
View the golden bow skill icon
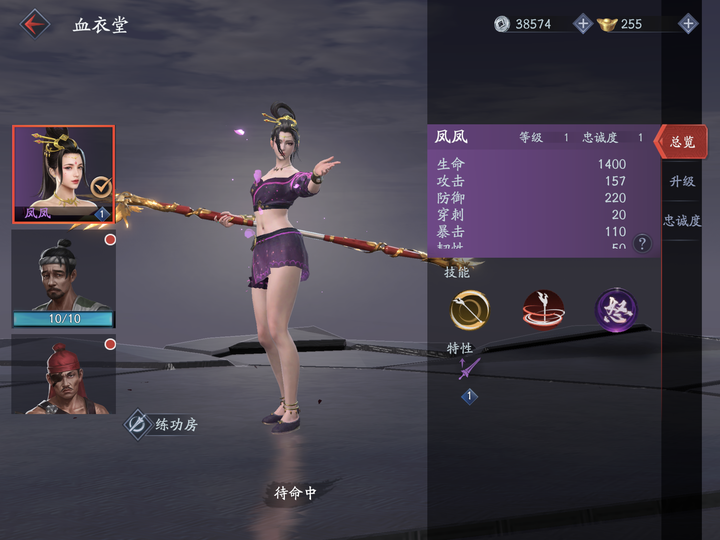pos(469,310)
